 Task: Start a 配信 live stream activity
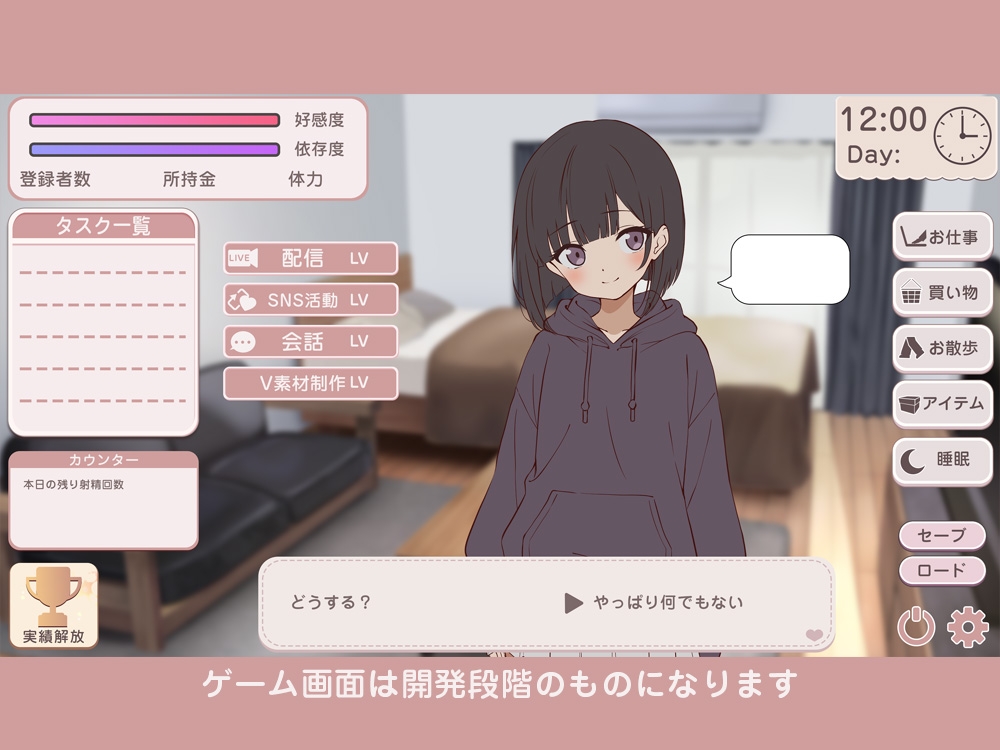[310, 258]
